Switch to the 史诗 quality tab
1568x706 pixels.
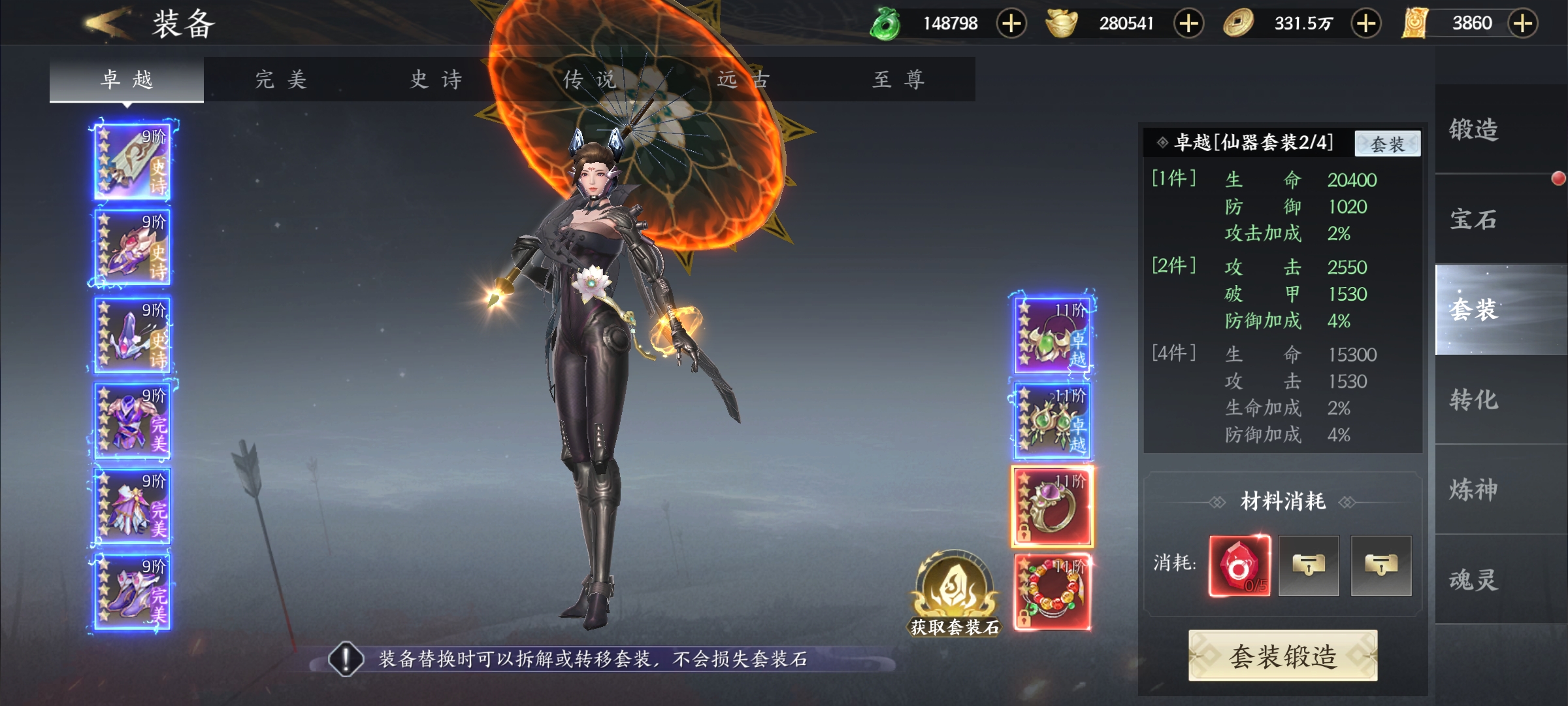436,80
